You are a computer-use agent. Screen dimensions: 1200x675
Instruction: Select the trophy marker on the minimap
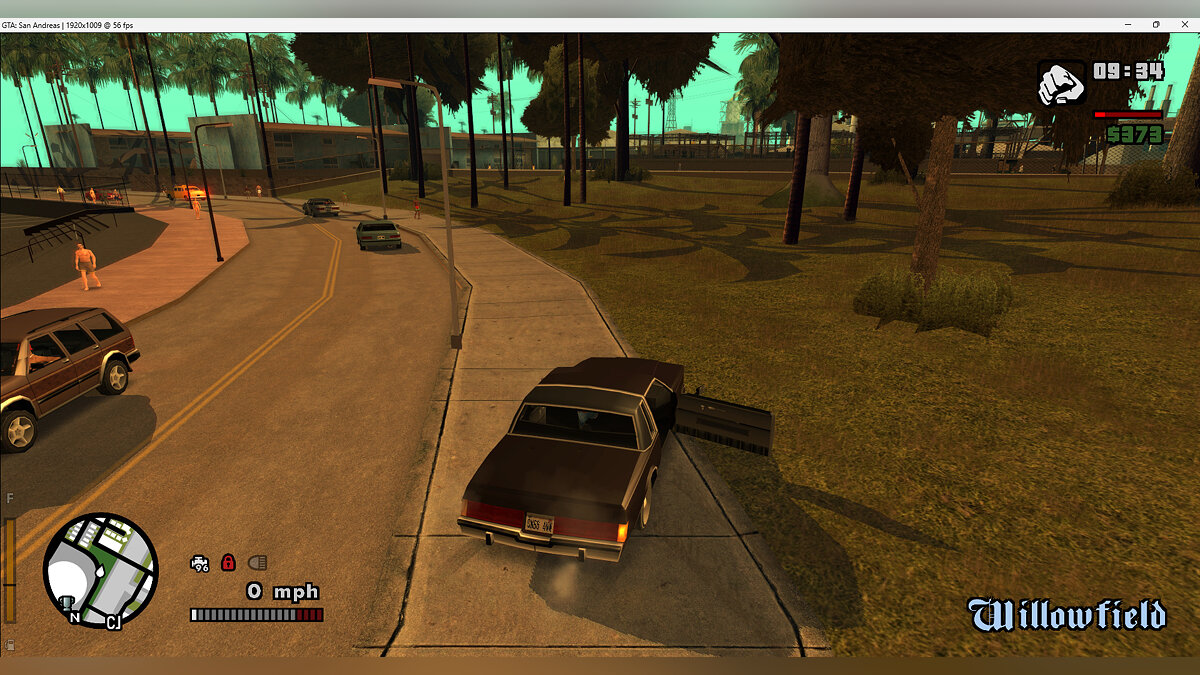pyautogui.click(x=68, y=602)
